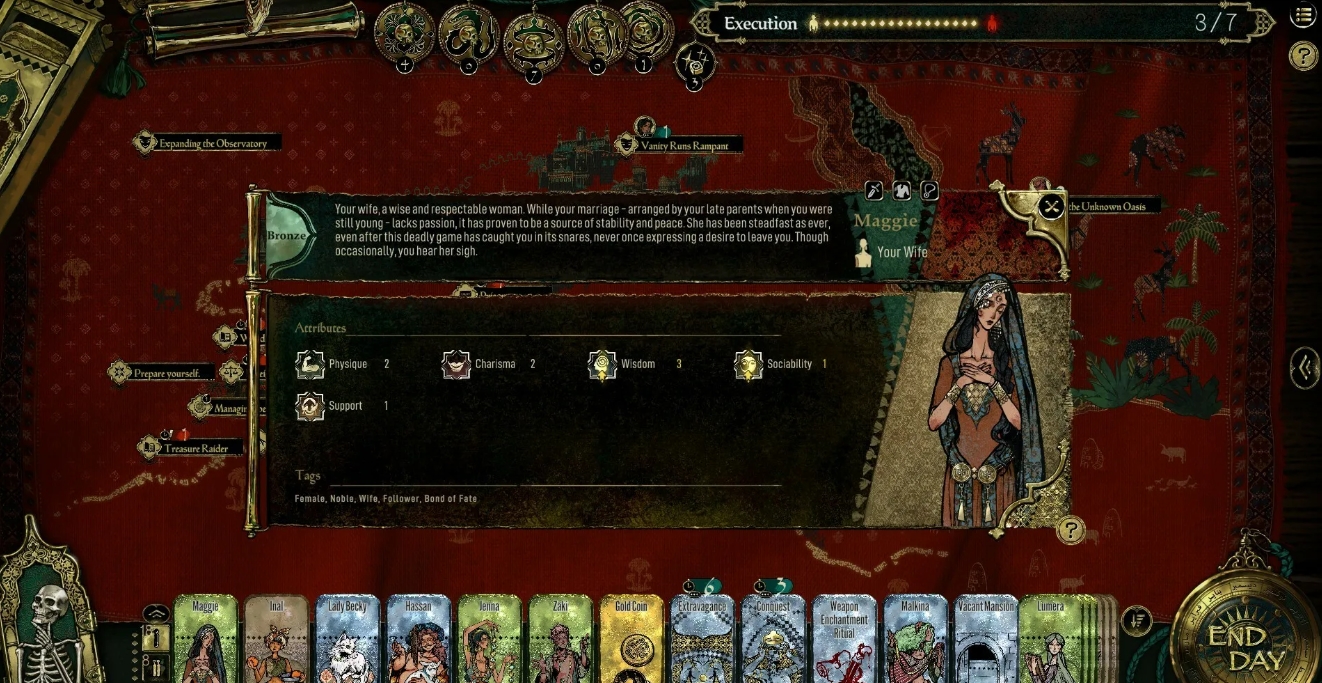Click the help question mark in Maggie's panel
Image resolution: width=1322 pixels, height=683 pixels.
click(x=1070, y=530)
